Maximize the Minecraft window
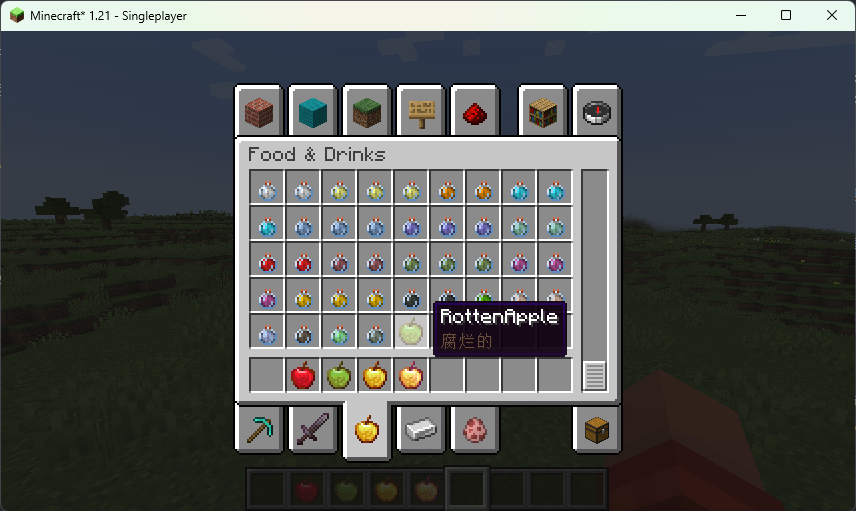Viewport: 856px width, 511px height. (786, 15)
